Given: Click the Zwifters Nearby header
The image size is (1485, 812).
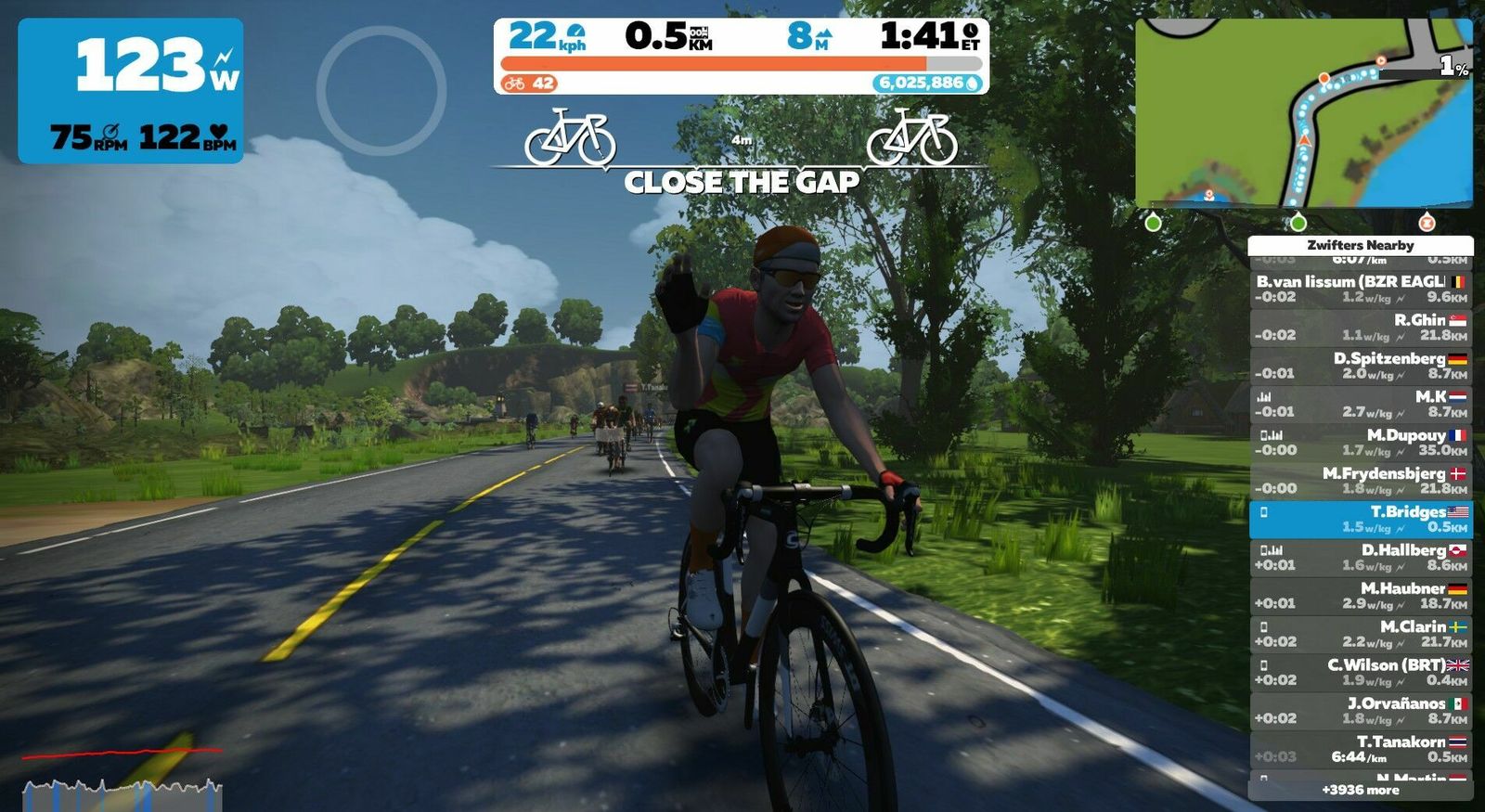Looking at the screenshot, I should [1360, 245].
